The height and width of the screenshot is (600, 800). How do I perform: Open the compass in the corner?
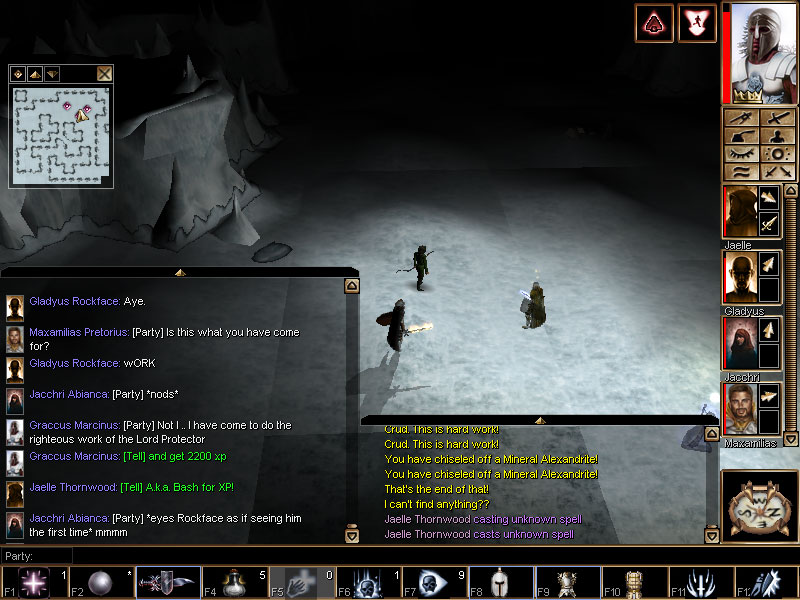coord(760,507)
